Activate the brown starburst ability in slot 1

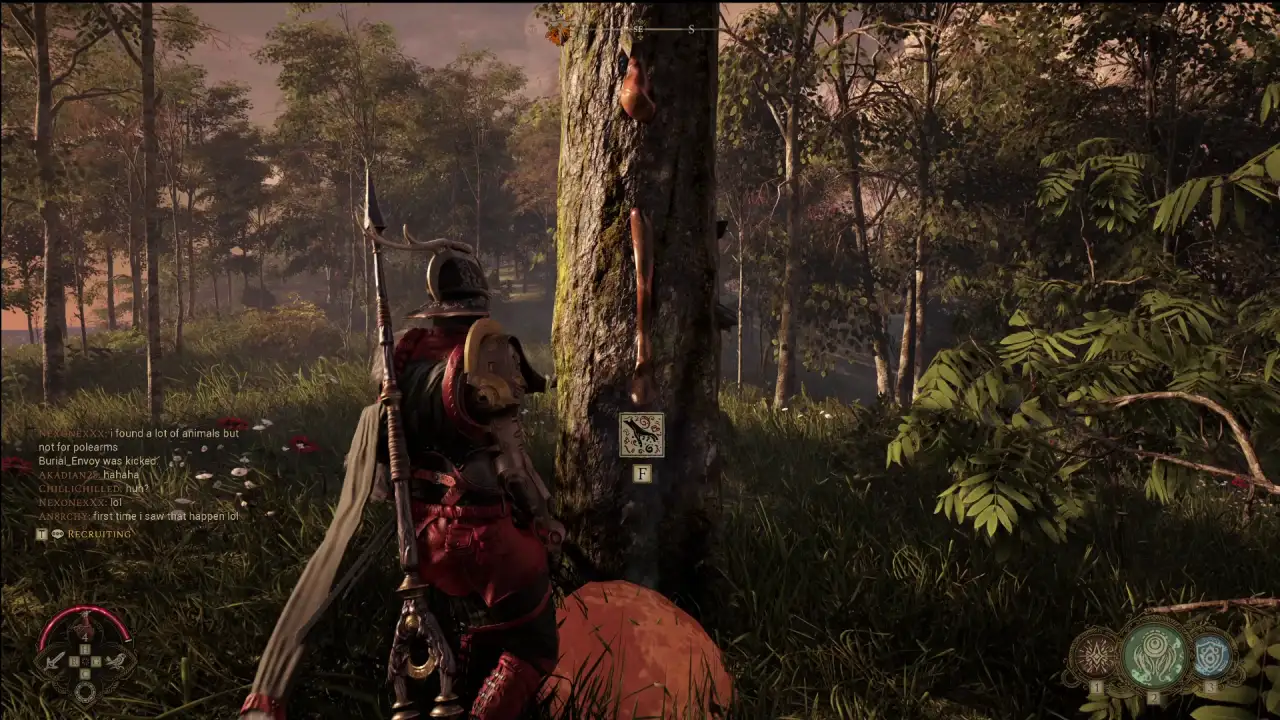(x=1095, y=656)
